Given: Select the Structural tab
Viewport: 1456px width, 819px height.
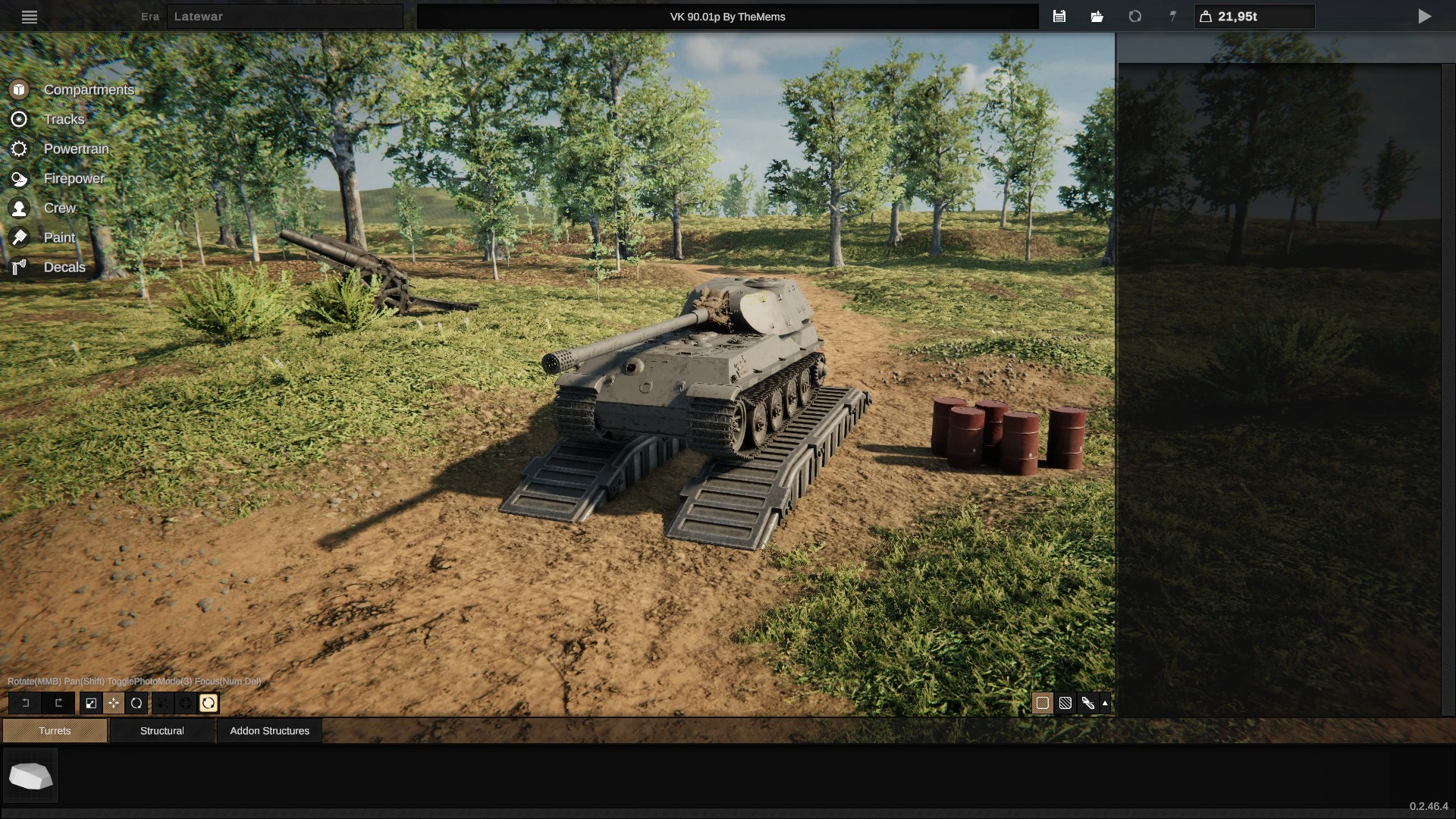Looking at the screenshot, I should [x=162, y=730].
